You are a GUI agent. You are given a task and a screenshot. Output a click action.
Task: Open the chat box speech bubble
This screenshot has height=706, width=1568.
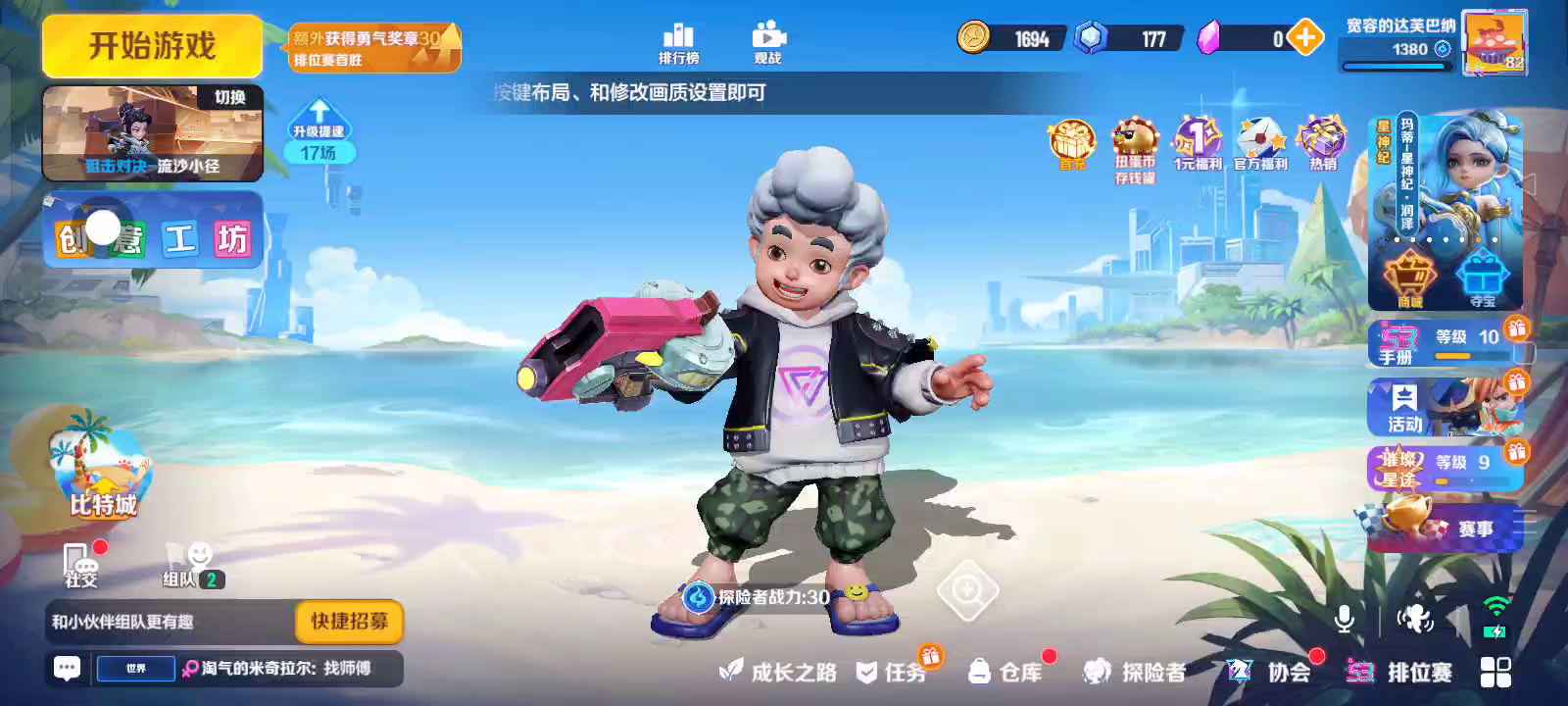click(67, 669)
